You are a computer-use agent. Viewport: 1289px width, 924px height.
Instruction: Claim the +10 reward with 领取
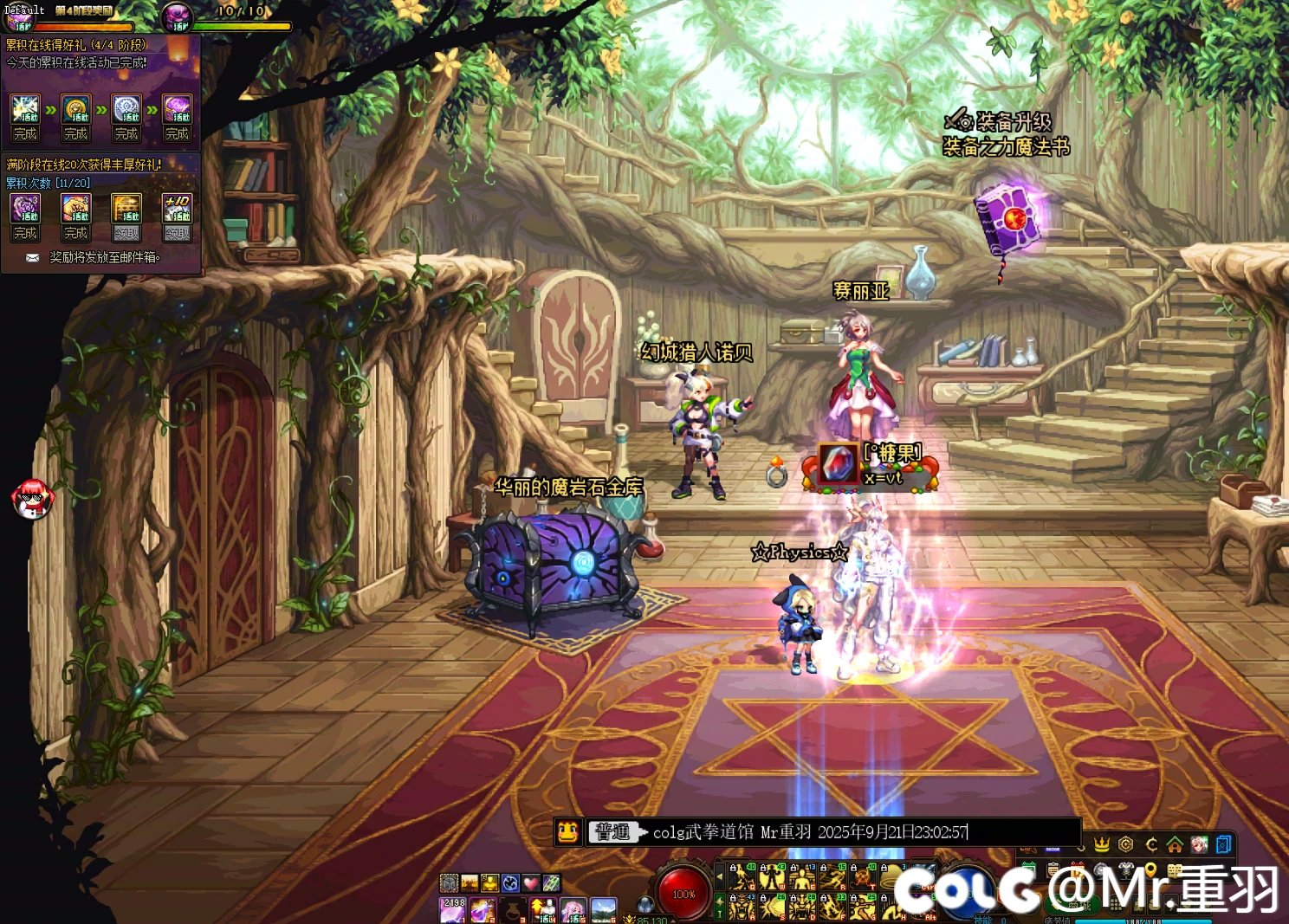coord(178,233)
